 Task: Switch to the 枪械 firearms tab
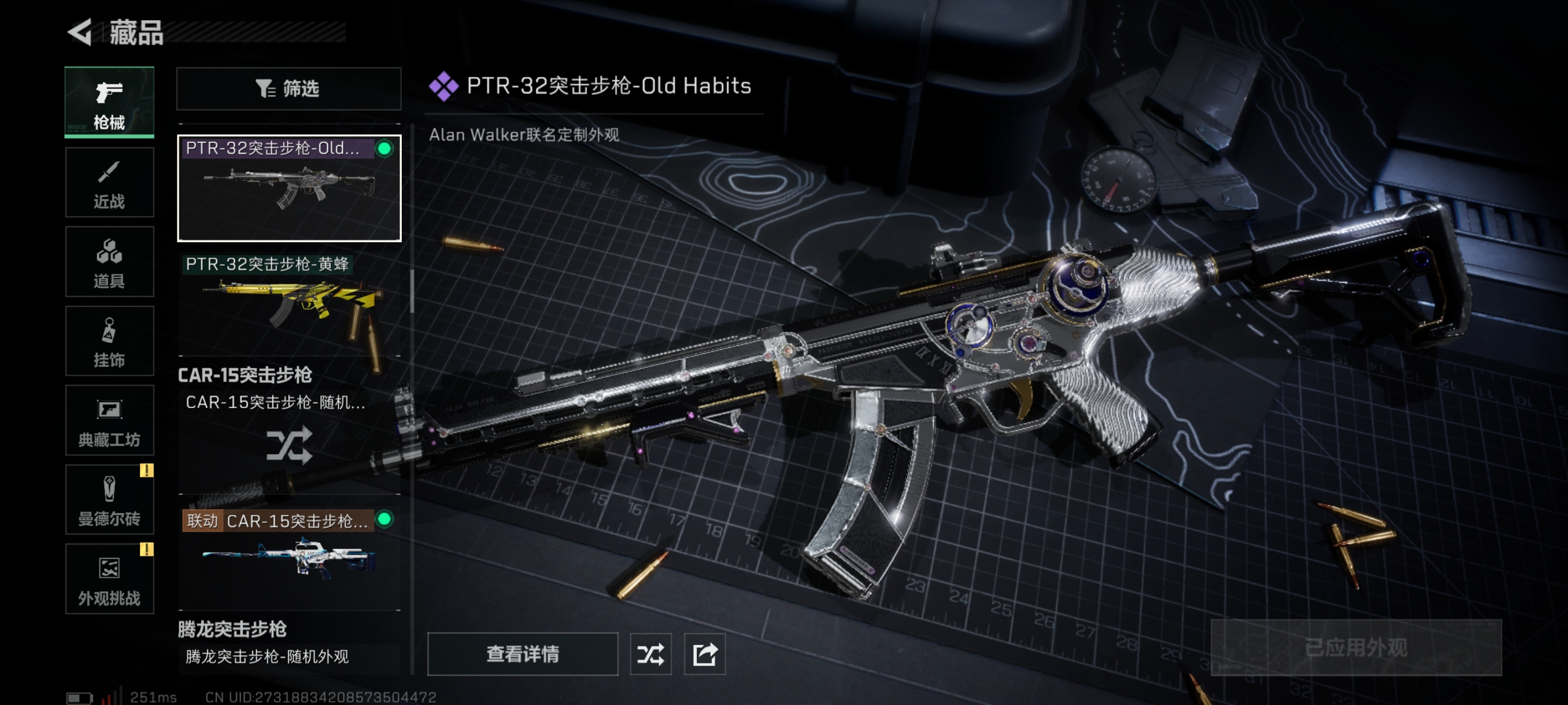pos(110,102)
